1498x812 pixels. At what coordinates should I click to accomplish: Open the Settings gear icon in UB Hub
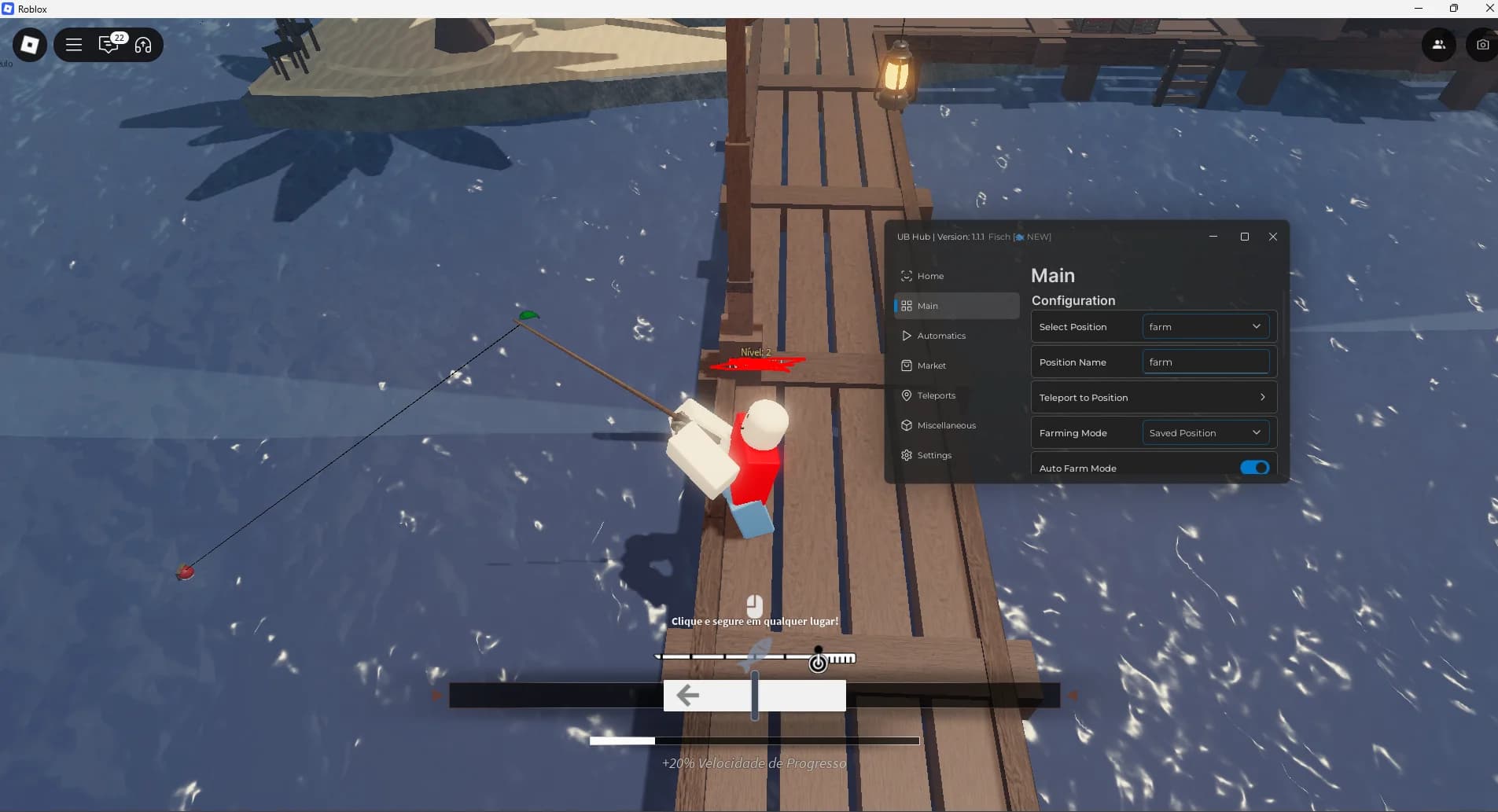coord(906,455)
